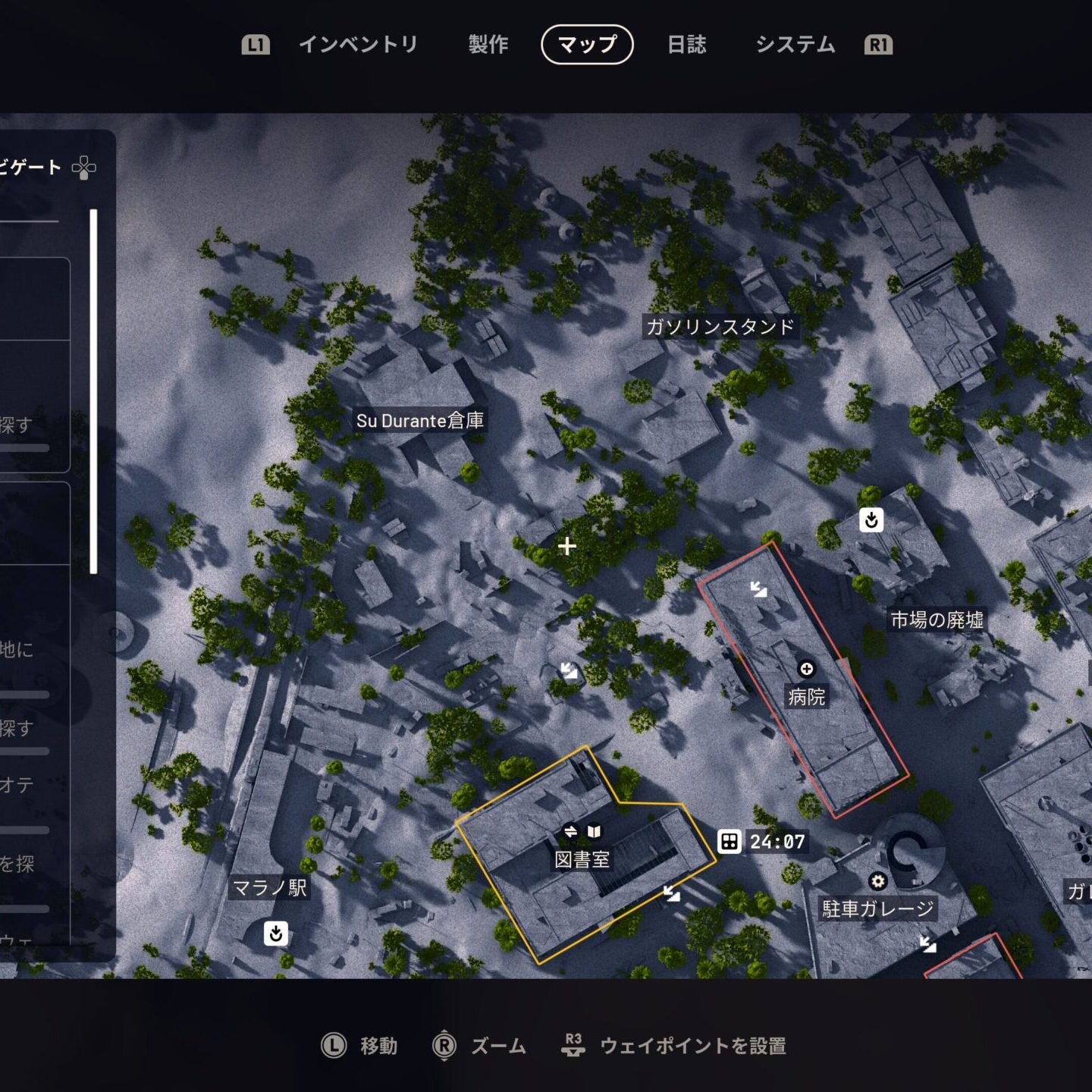Click the Su Durante倉庫 location label
Image resolution: width=1092 pixels, height=1092 pixels.
[x=419, y=421]
